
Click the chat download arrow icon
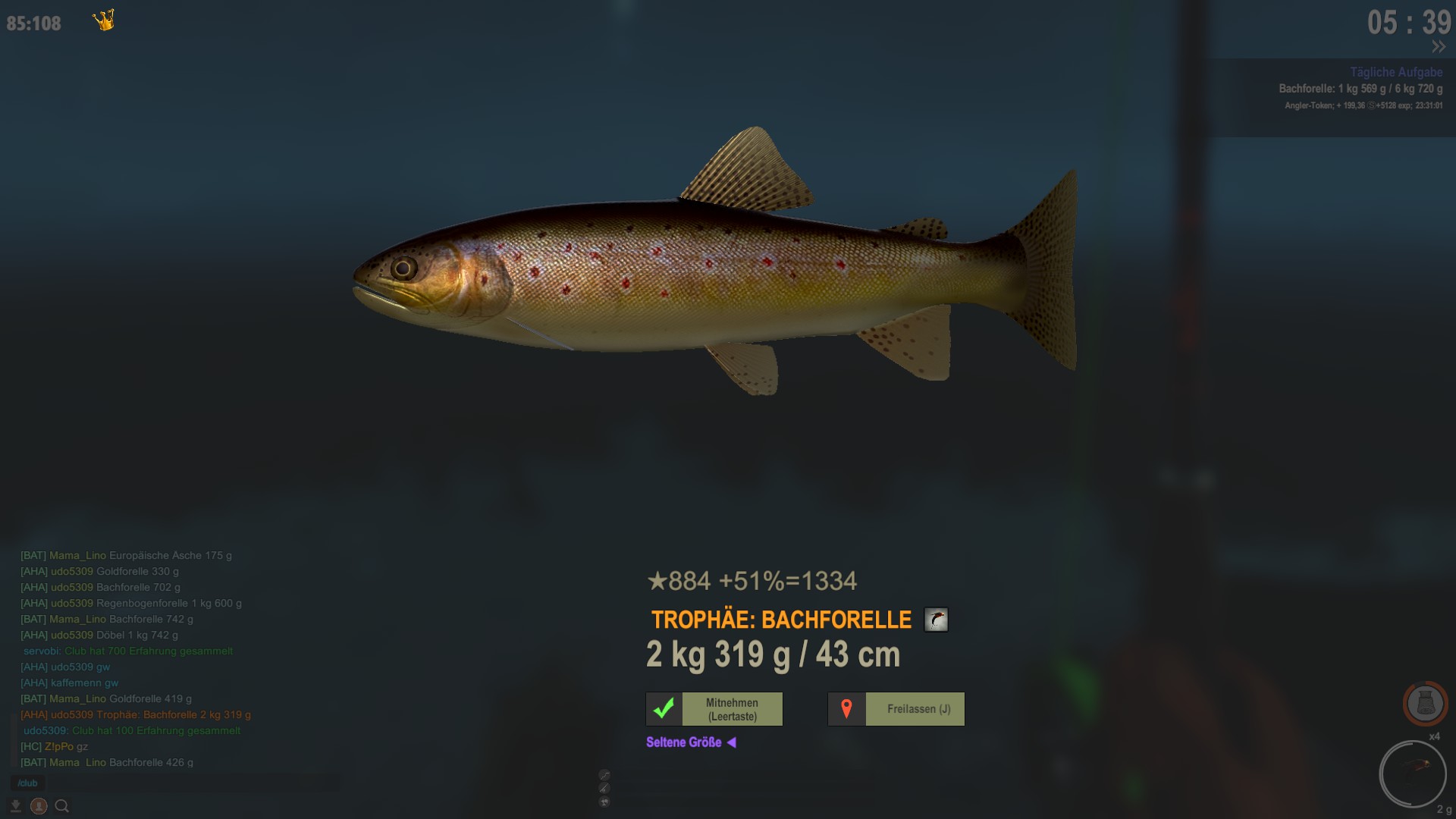coord(15,806)
